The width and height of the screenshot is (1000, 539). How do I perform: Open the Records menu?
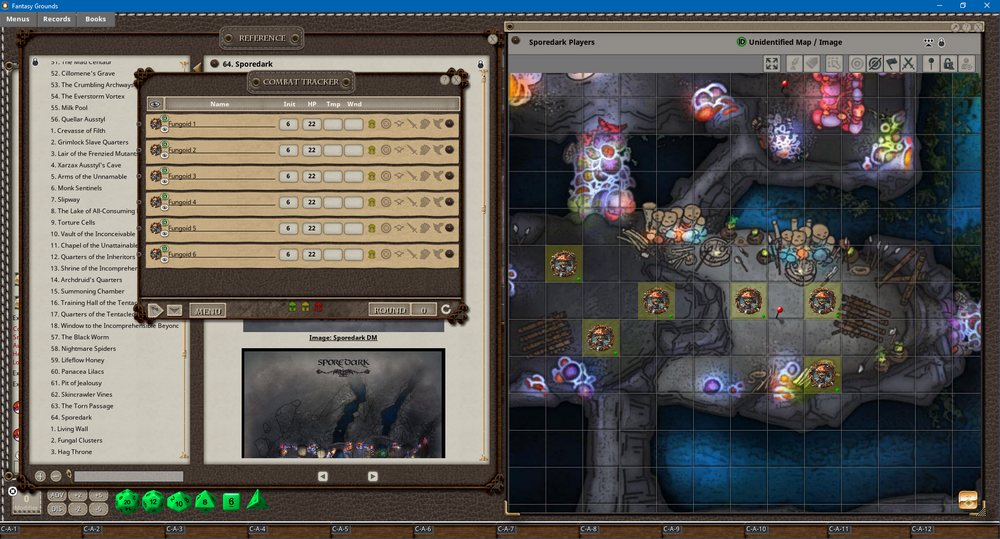coord(57,19)
